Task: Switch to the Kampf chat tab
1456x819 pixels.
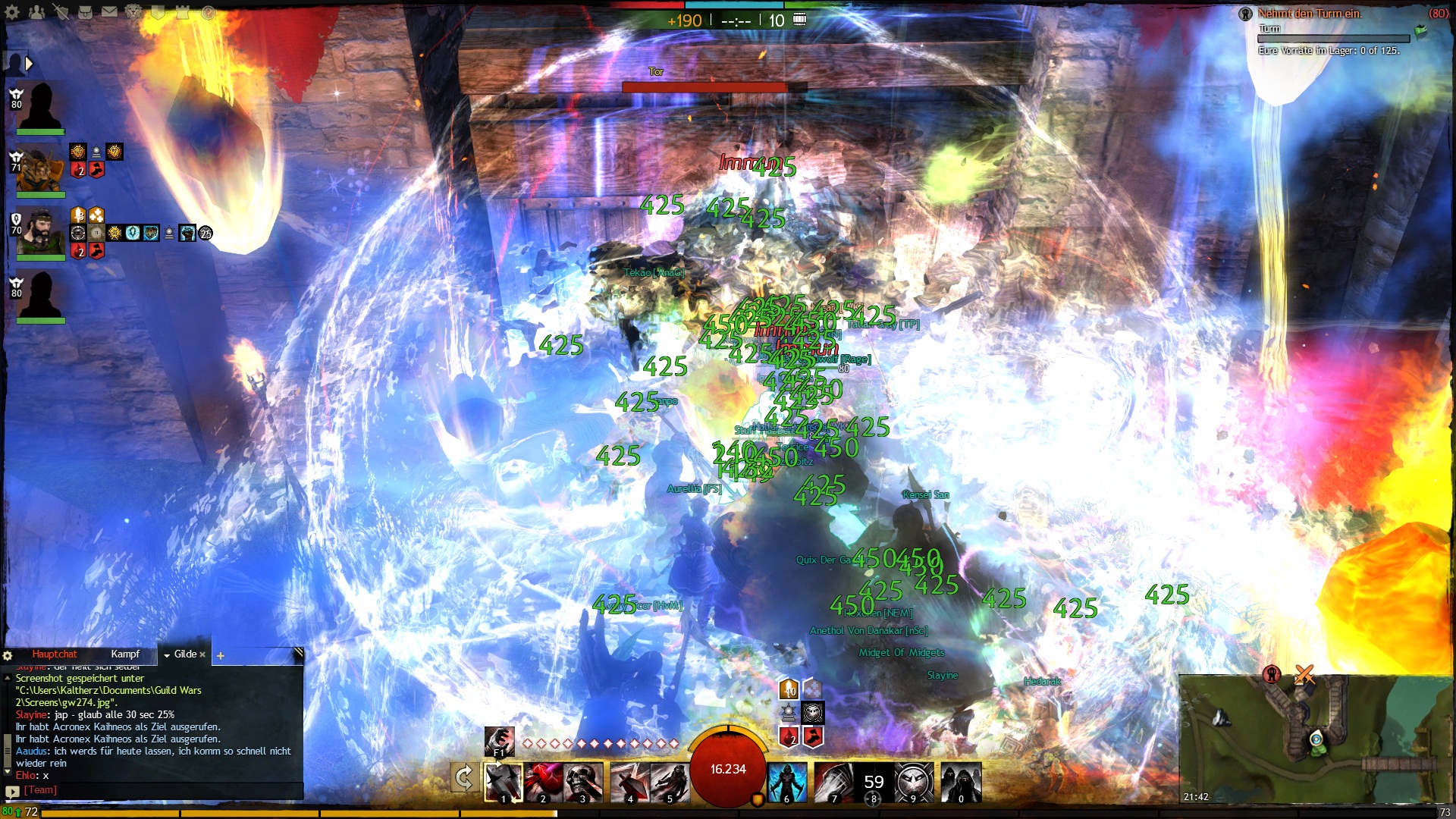Action: [x=125, y=654]
